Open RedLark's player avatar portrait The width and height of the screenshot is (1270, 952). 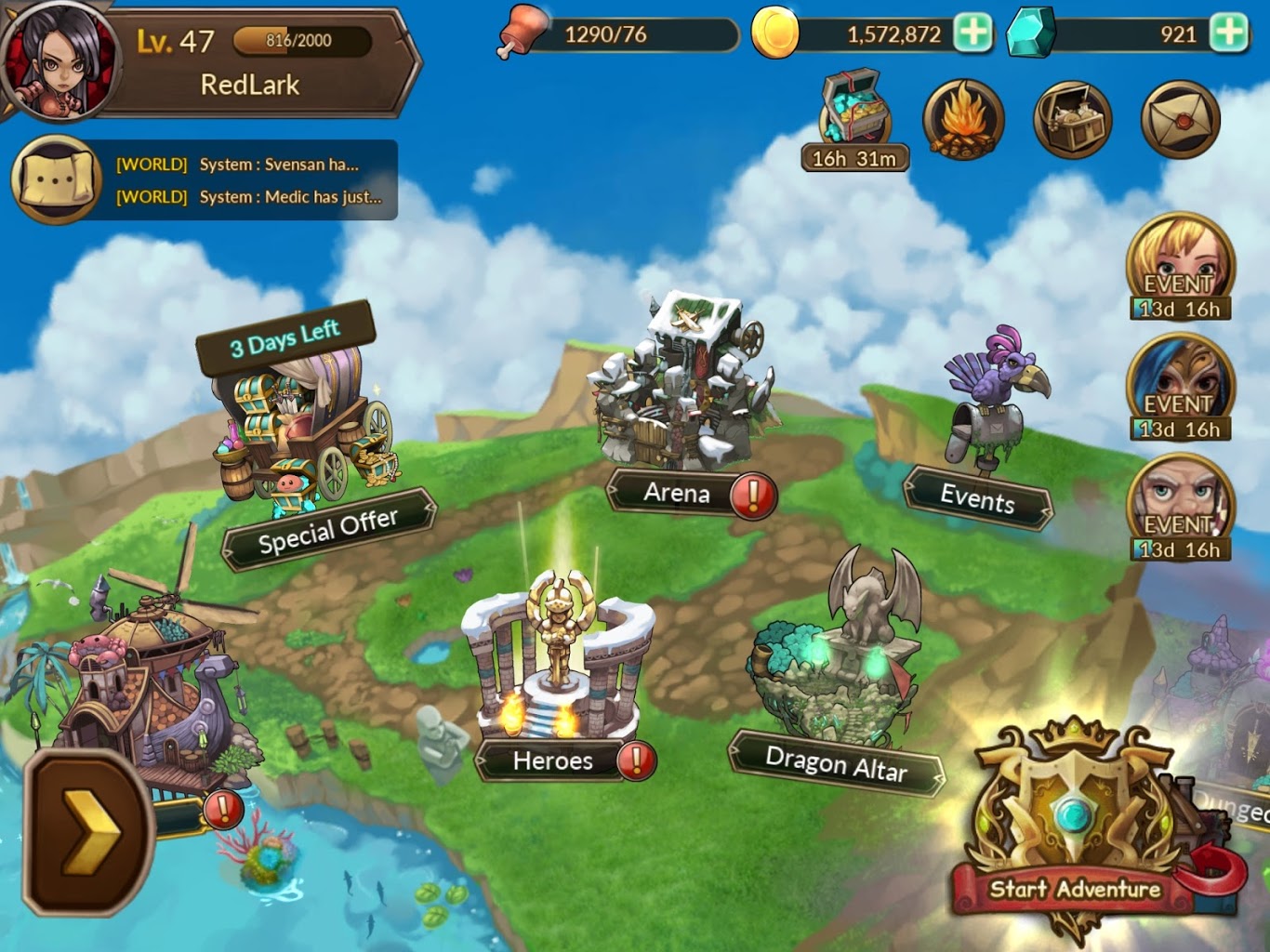coord(60,61)
